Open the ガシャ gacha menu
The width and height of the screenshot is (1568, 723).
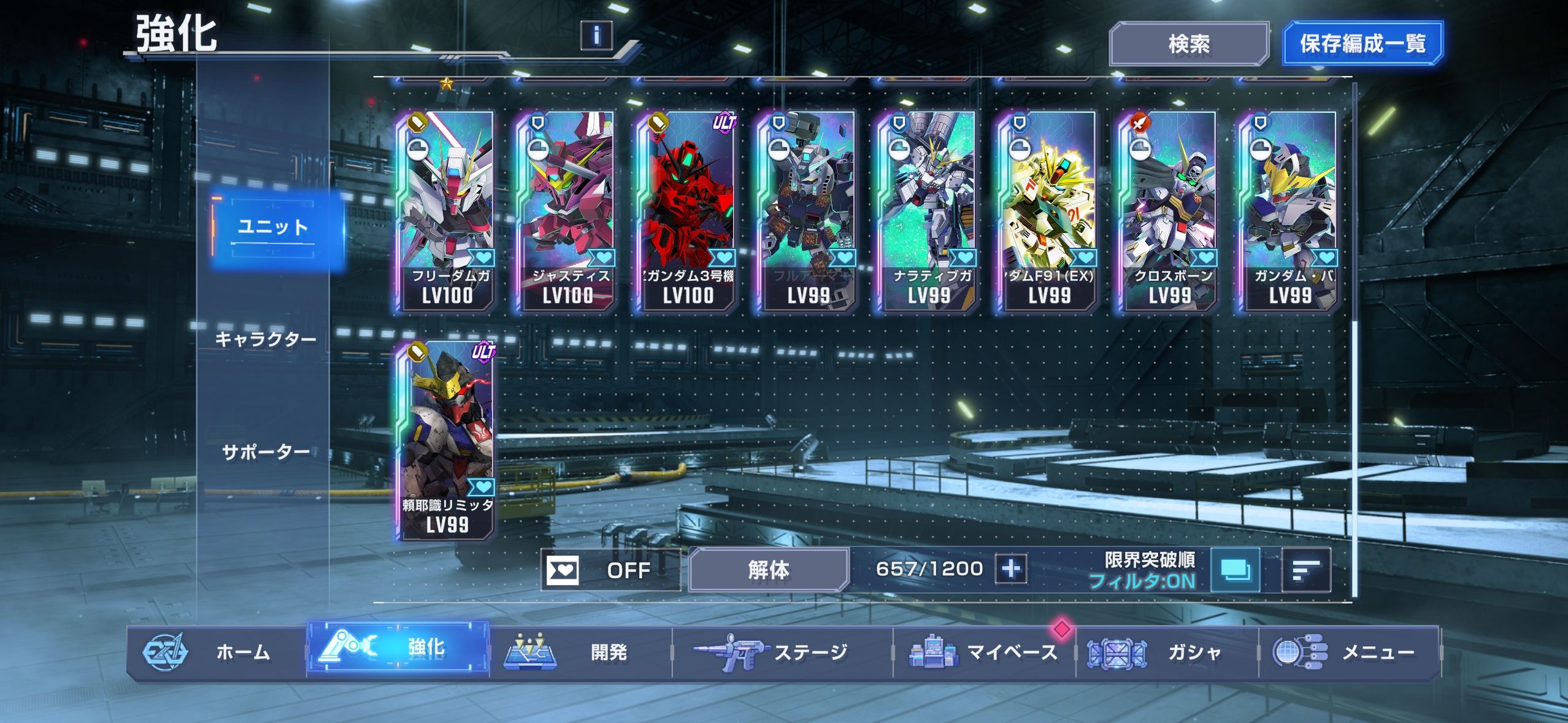click(1166, 652)
